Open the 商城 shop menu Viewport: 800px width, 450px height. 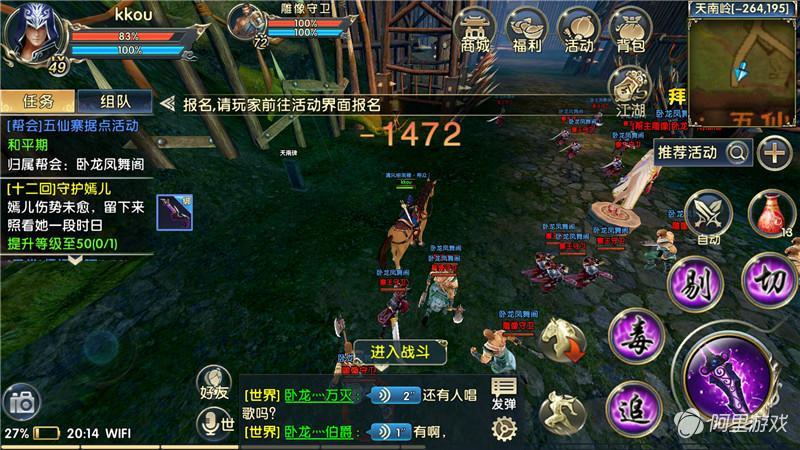[476, 31]
